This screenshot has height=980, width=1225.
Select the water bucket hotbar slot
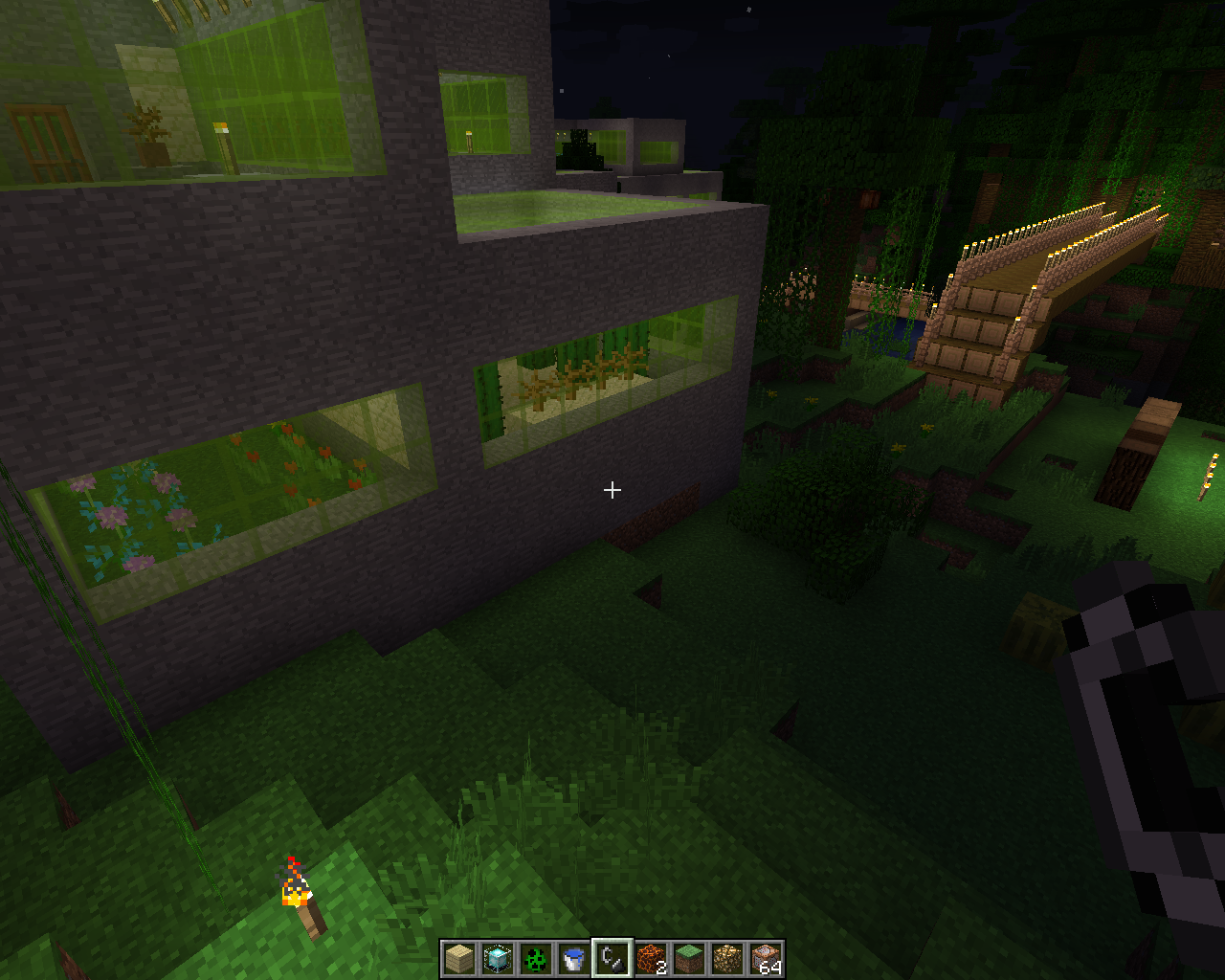pos(574,958)
